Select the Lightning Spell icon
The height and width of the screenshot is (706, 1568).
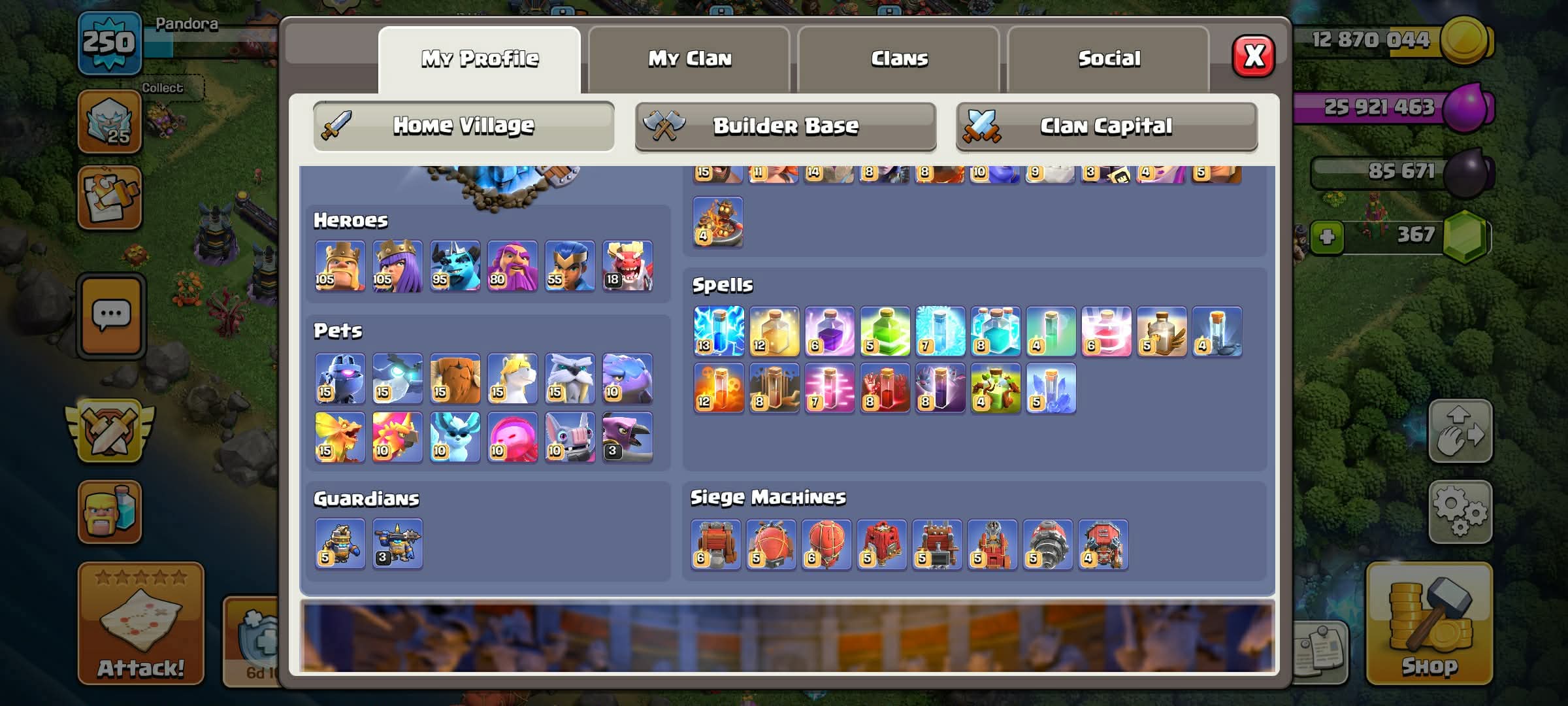718,331
